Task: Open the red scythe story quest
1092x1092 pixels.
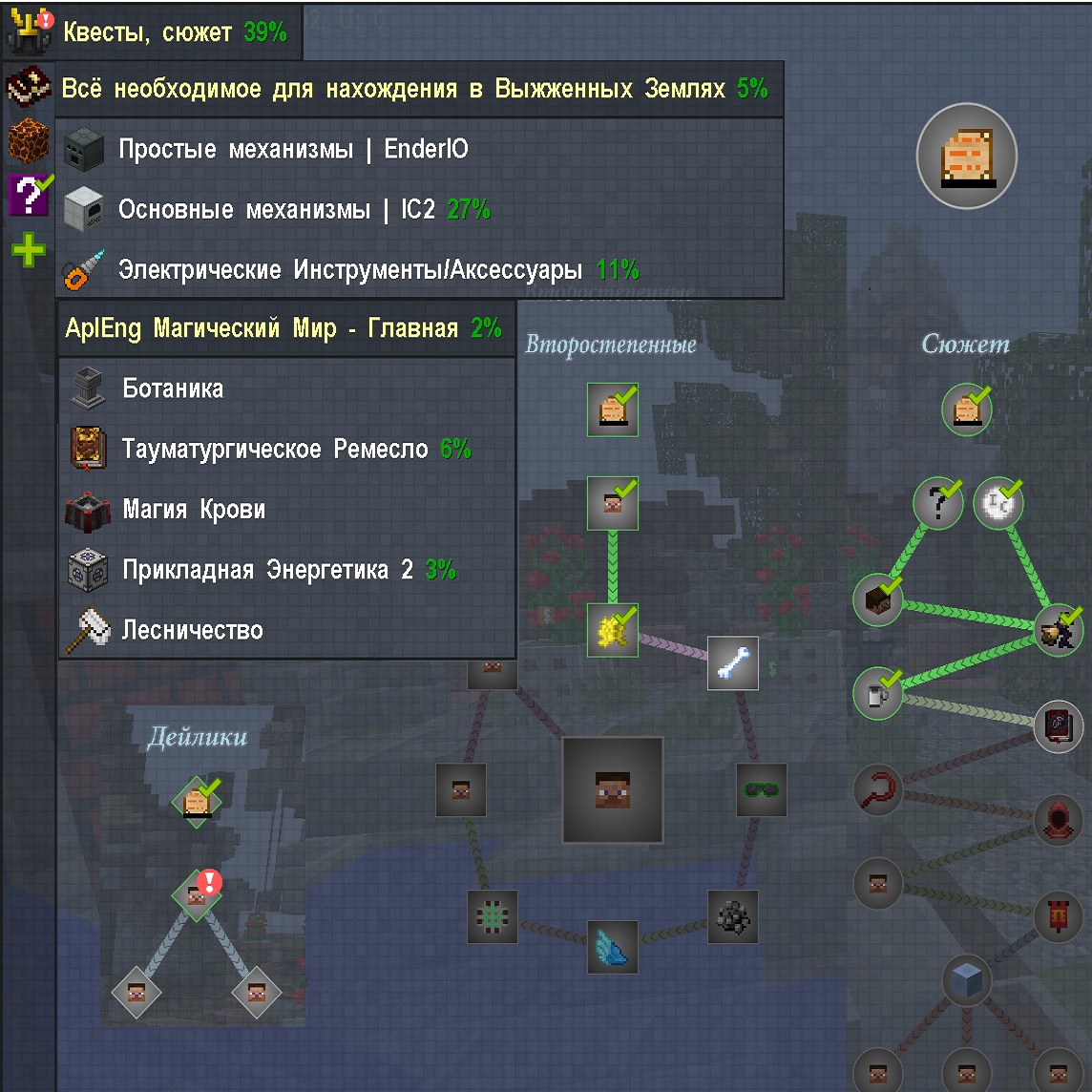Action: (x=877, y=789)
